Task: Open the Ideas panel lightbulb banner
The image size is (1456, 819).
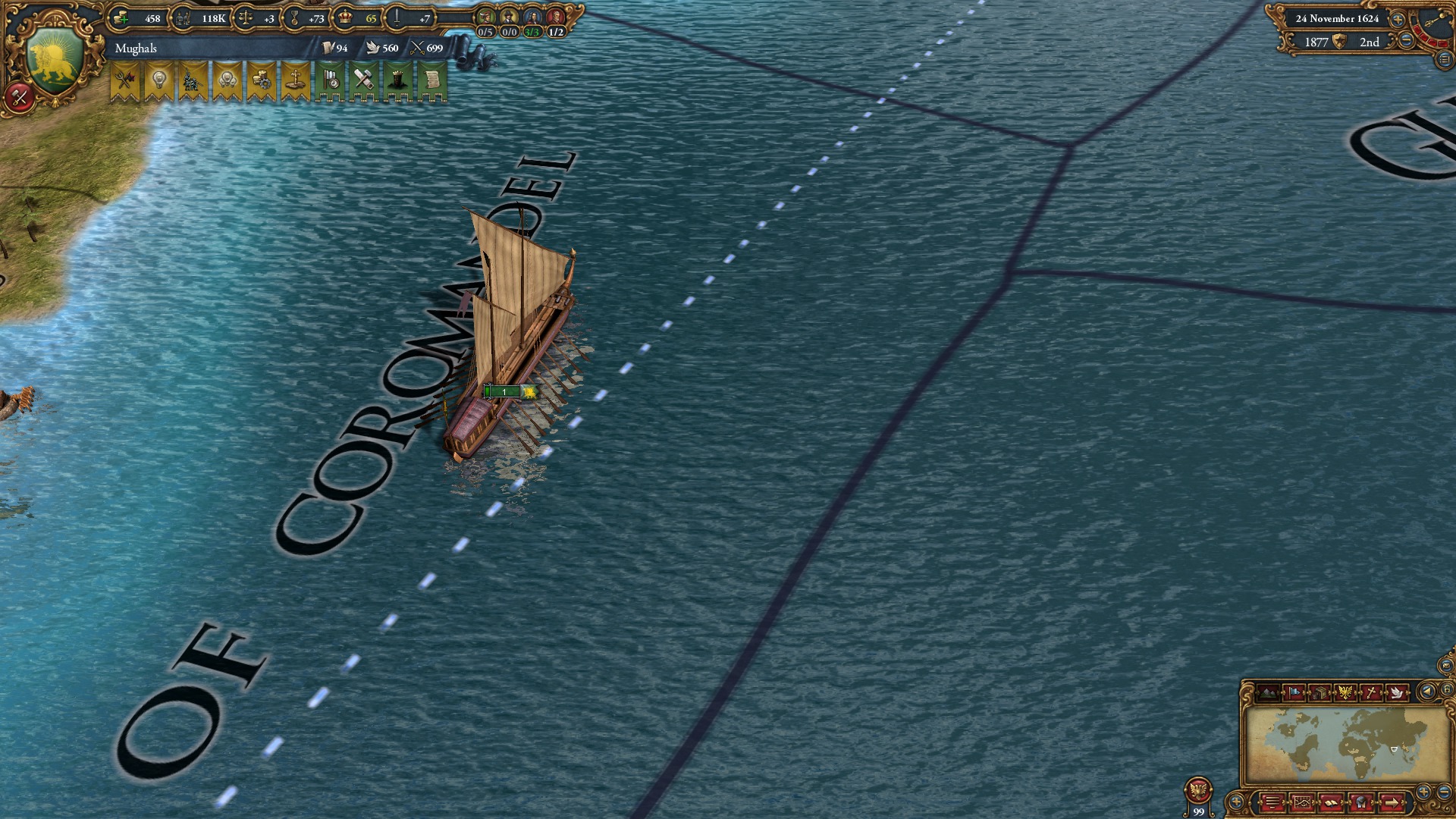Action: (x=158, y=80)
